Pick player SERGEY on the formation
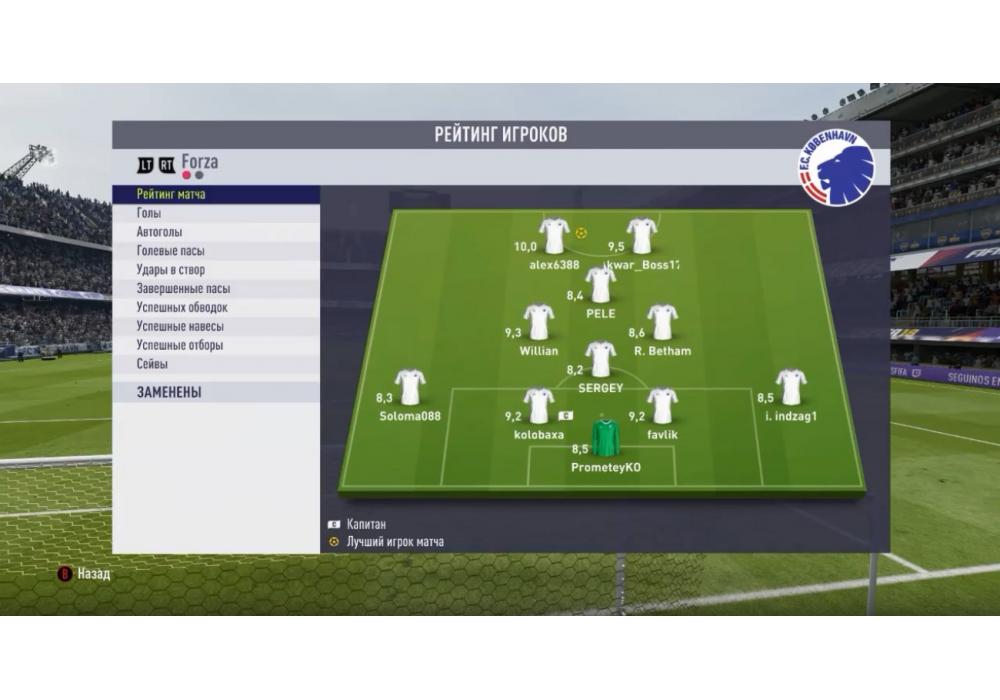 coord(600,360)
